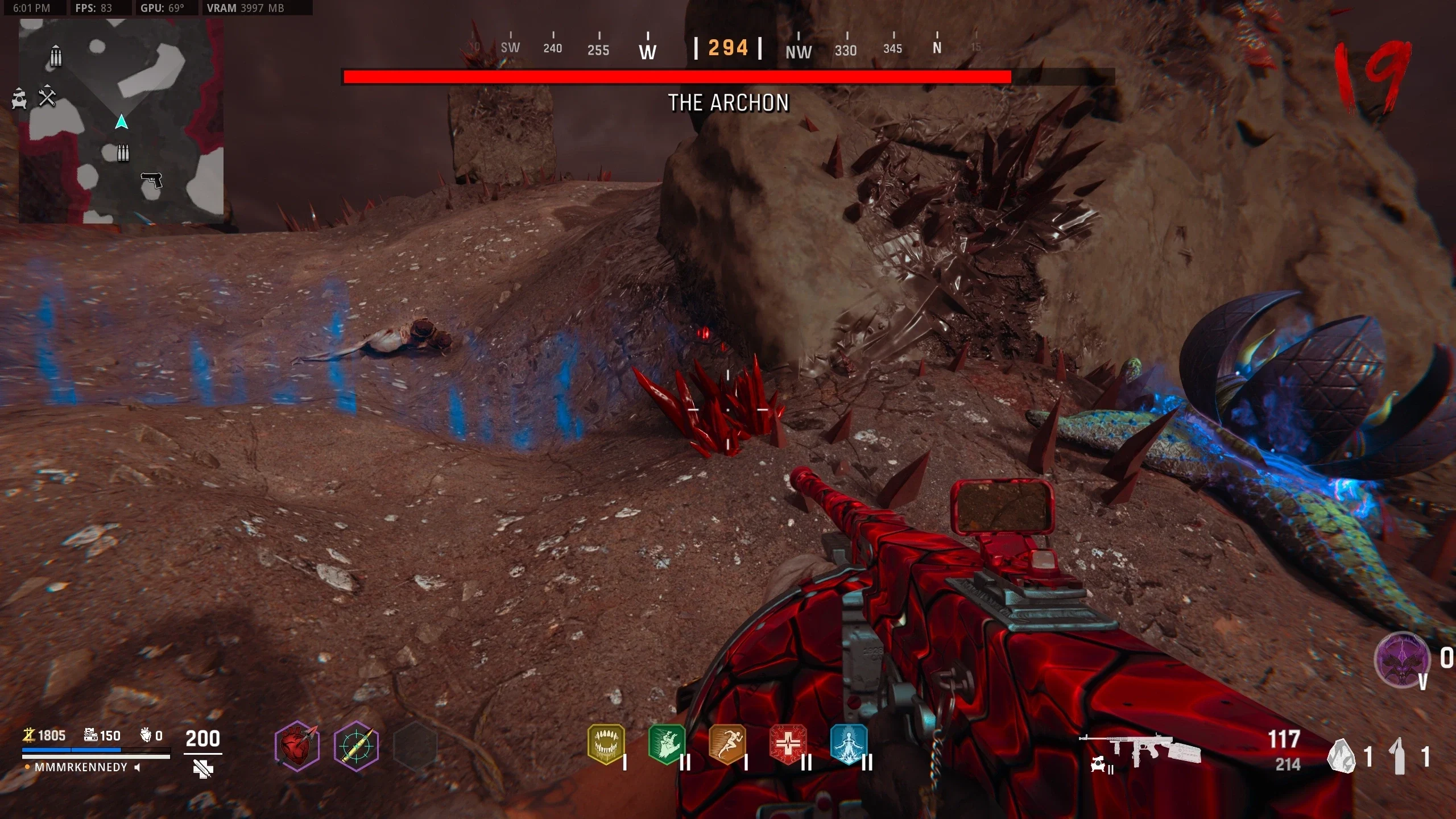Select the bullet crosshair covenant icon
The height and width of the screenshot is (819, 1456).
click(357, 746)
